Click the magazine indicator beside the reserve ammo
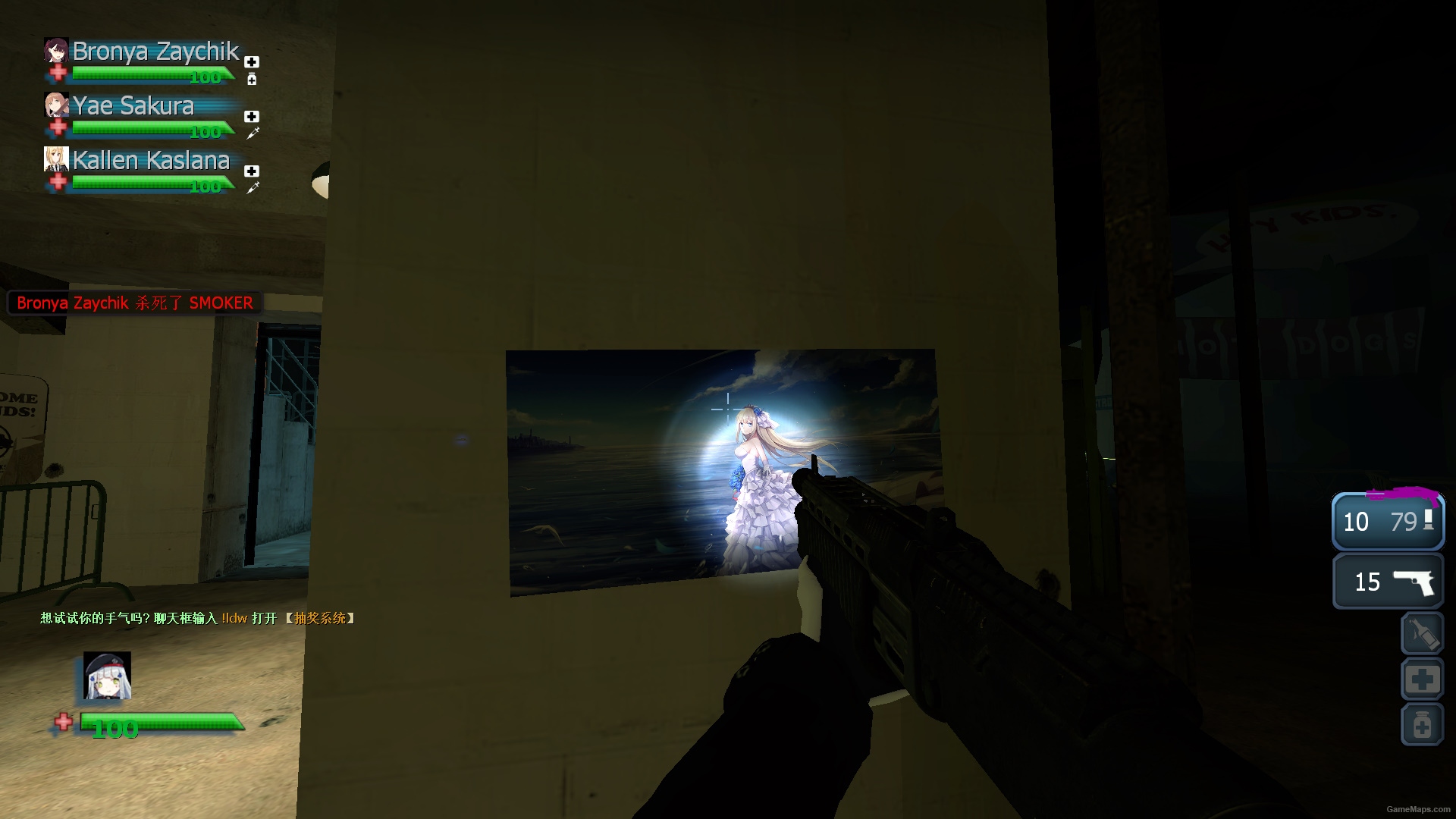Screen dimensions: 1456x819 coord(1429,520)
